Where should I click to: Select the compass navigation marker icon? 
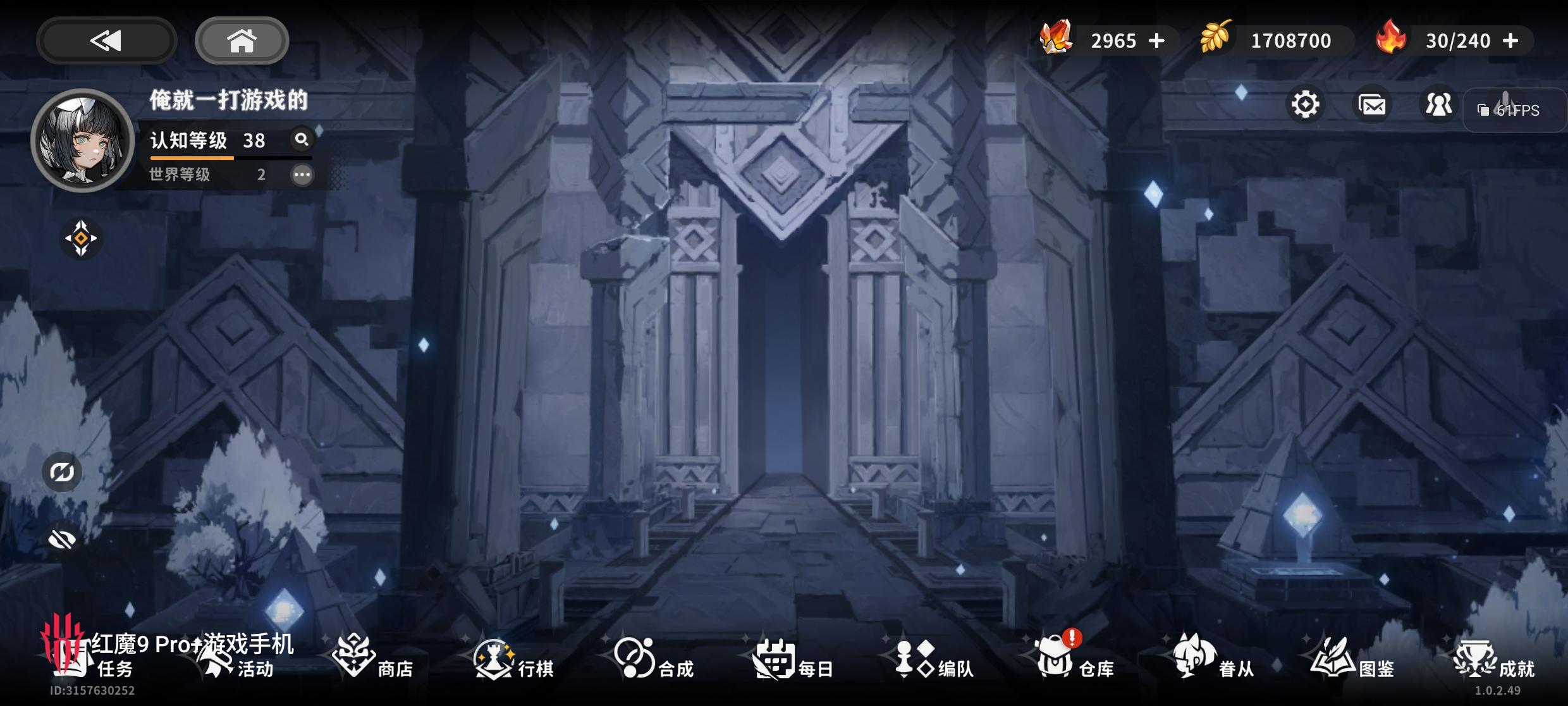coord(80,237)
